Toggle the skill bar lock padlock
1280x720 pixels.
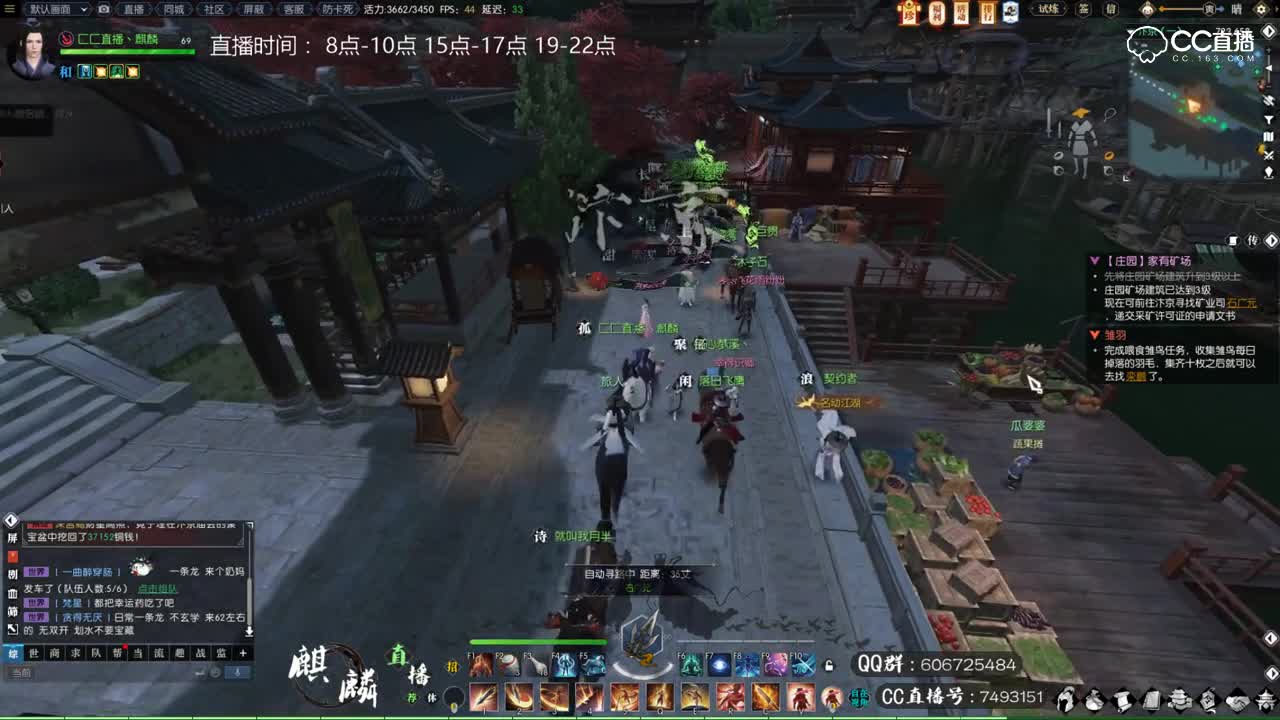coord(828,664)
